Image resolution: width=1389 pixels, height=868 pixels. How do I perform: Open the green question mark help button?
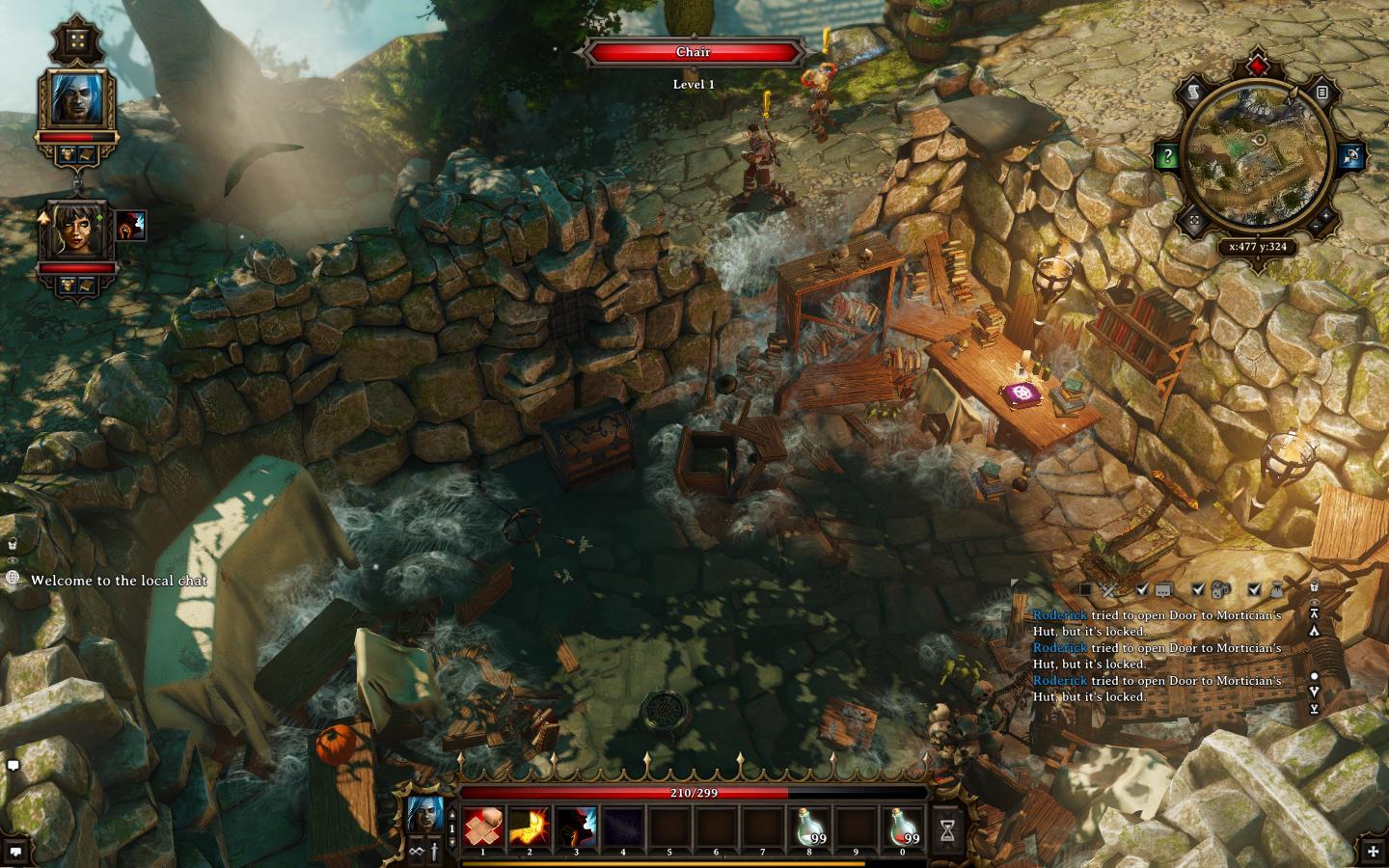pos(1167,156)
